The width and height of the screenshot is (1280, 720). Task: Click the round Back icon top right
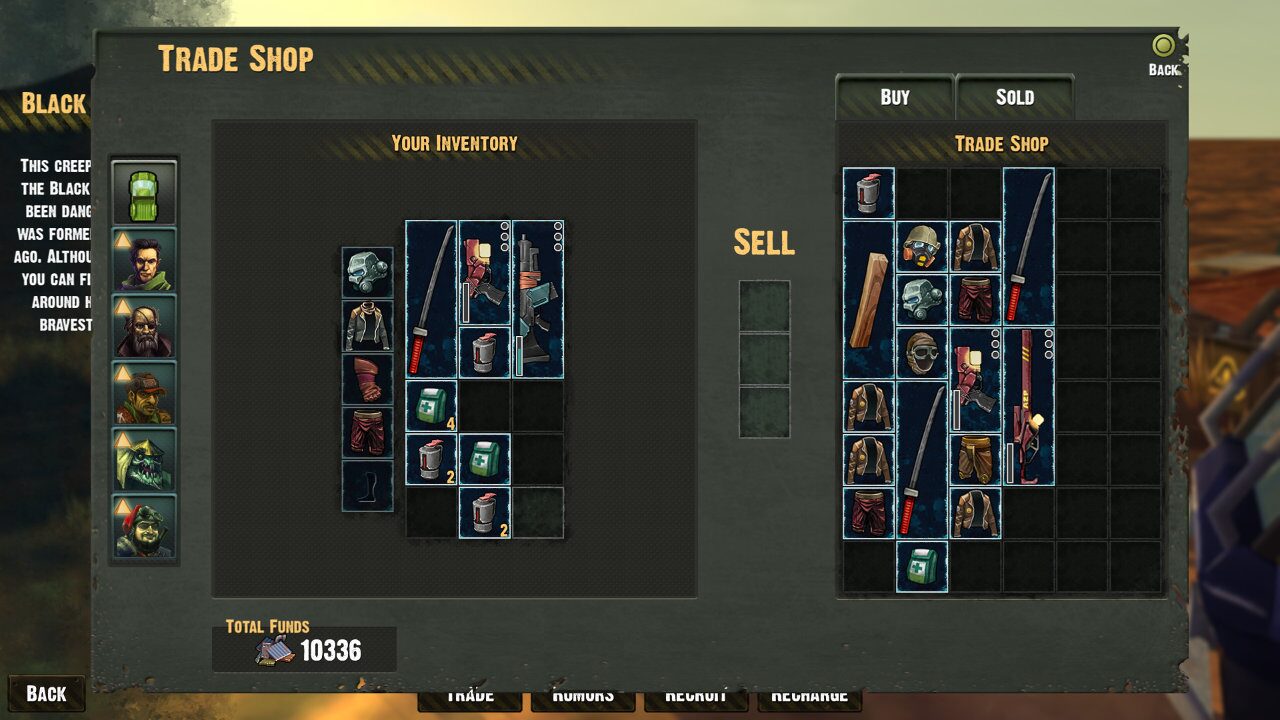tap(1161, 45)
